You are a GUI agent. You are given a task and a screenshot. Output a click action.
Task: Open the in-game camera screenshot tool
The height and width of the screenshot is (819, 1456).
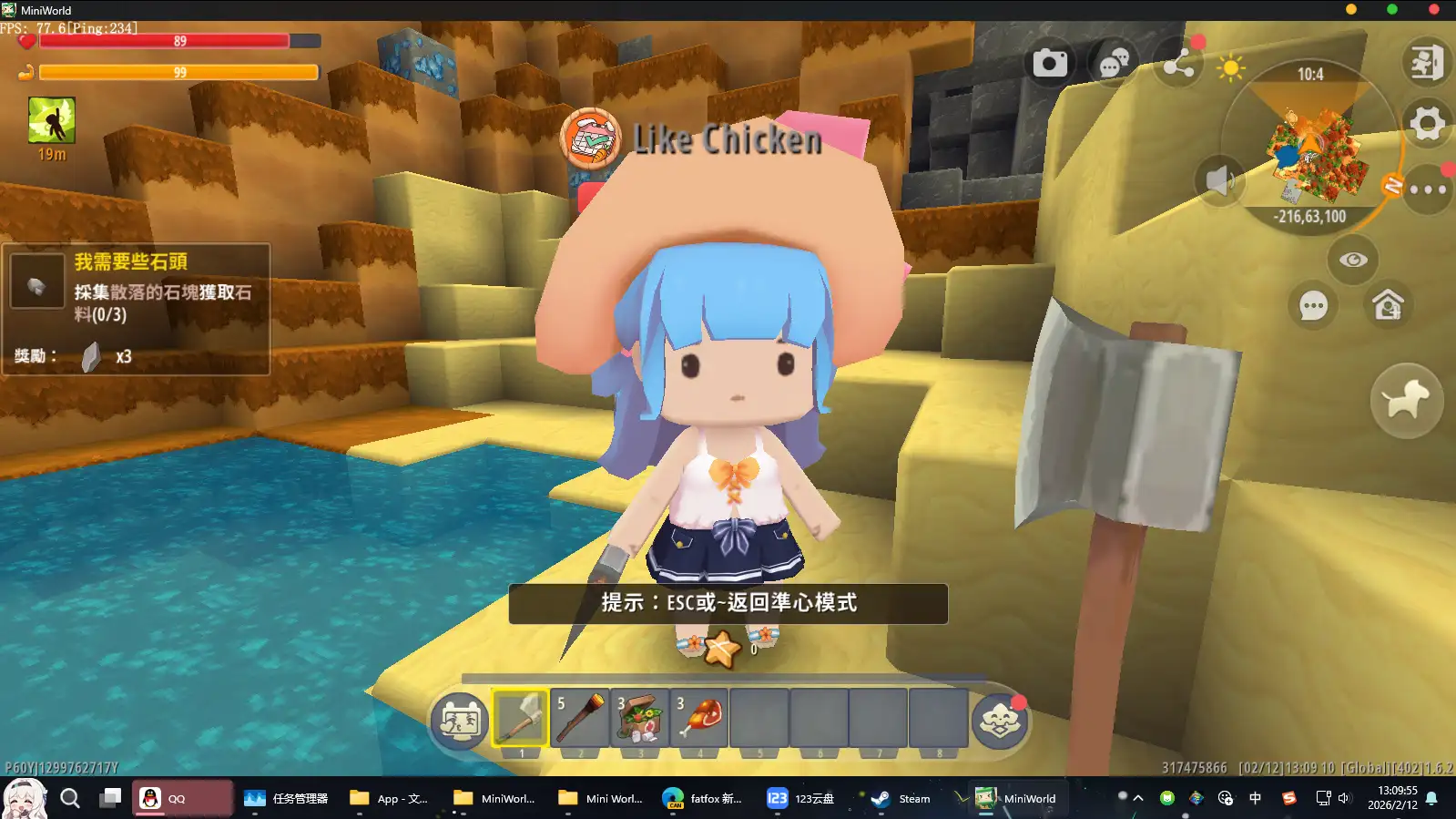coord(1051,62)
